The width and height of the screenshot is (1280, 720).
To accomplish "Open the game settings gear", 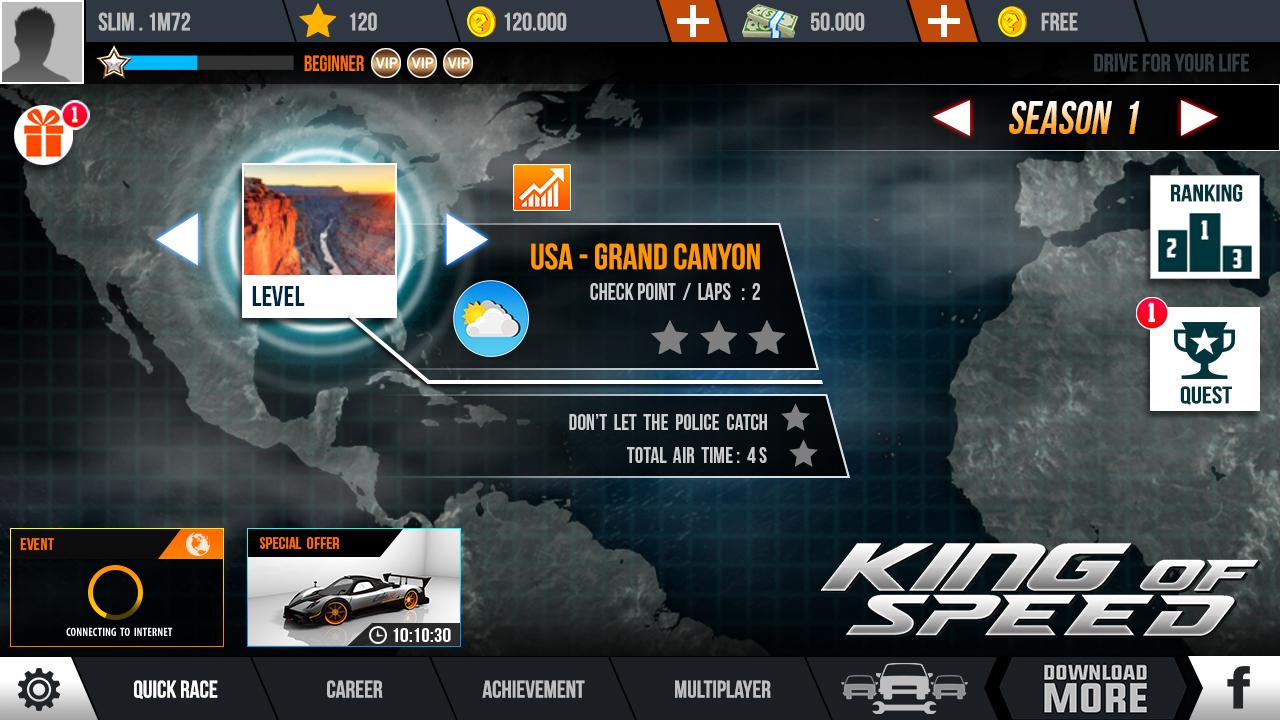I will pos(38,689).
